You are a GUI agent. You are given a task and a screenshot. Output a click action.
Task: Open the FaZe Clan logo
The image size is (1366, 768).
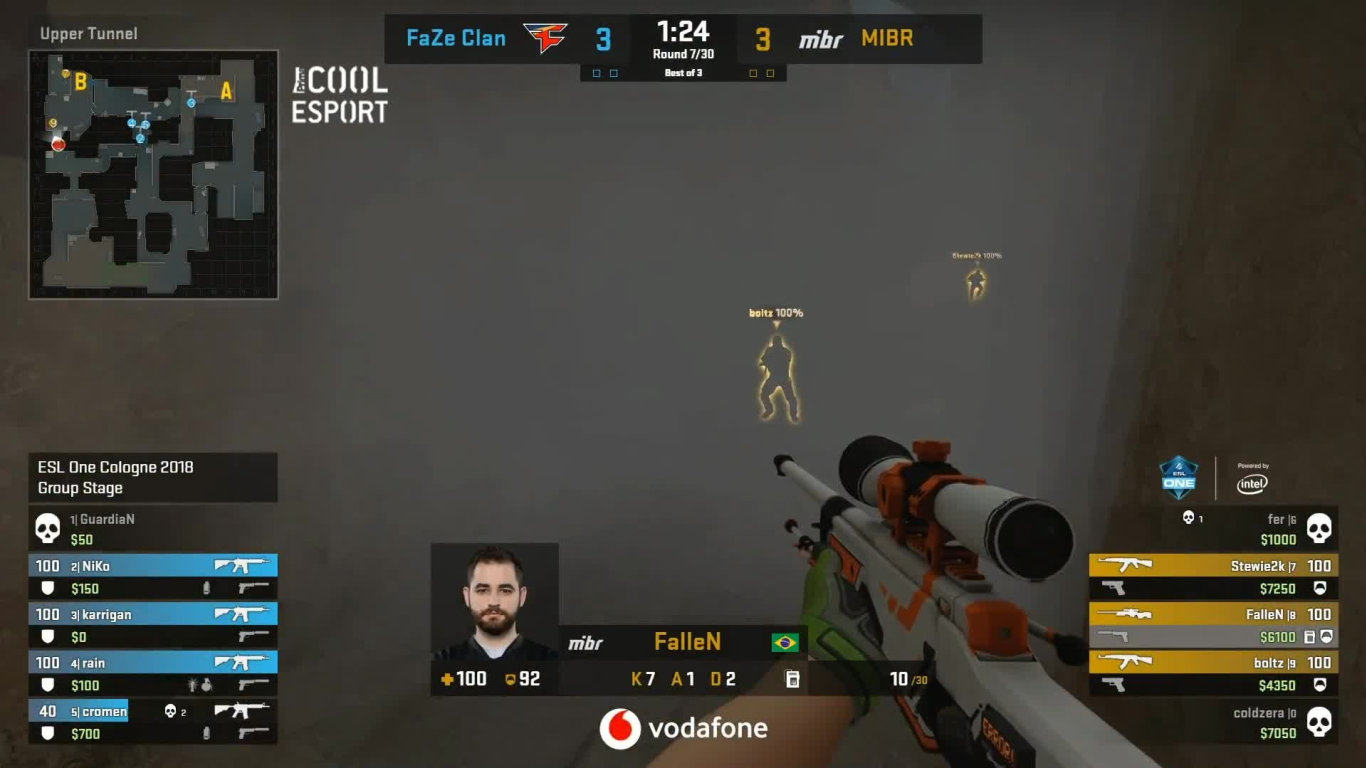tap(546, 36)
